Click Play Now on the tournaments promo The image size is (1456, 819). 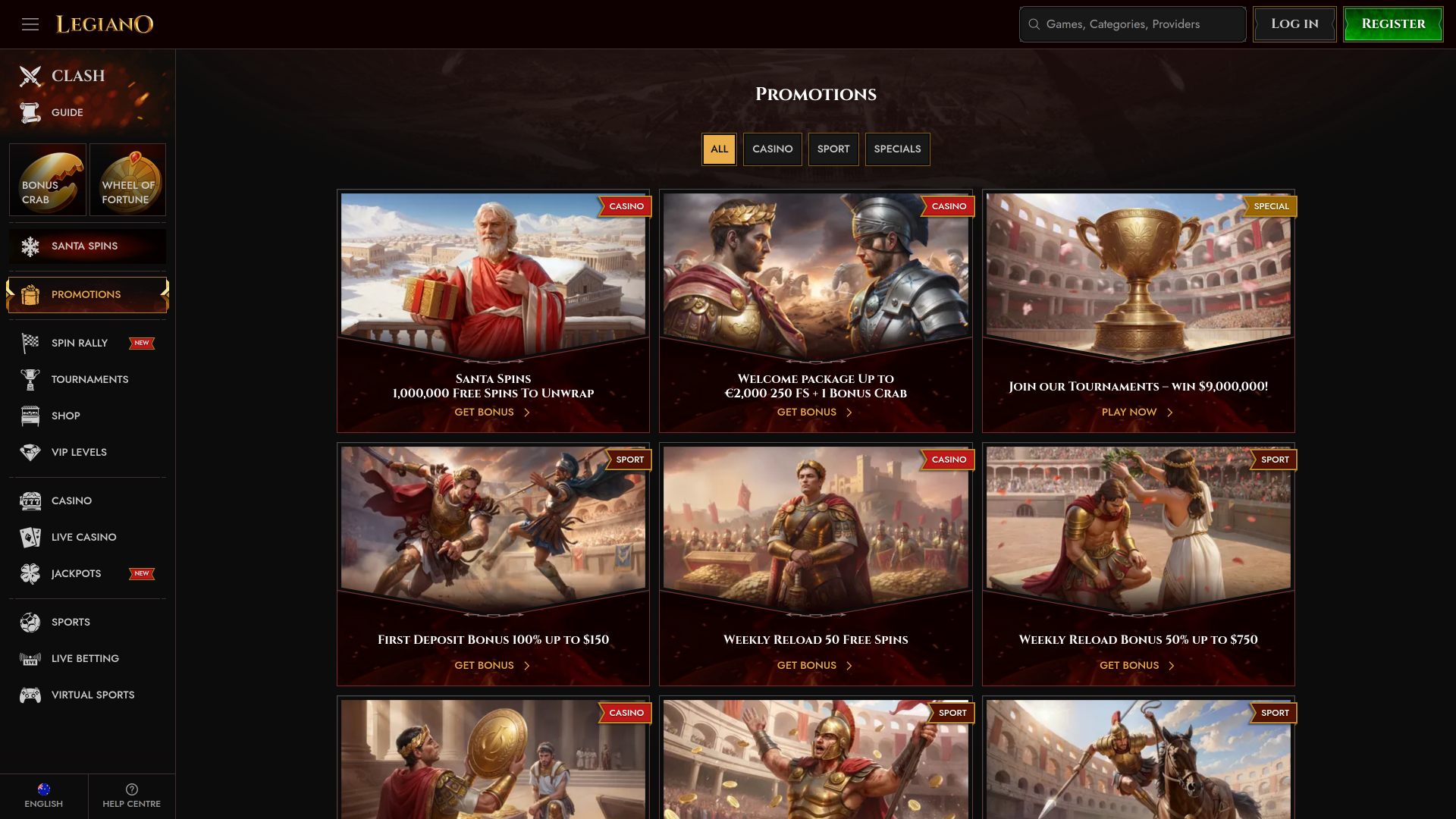(1129, 412)
